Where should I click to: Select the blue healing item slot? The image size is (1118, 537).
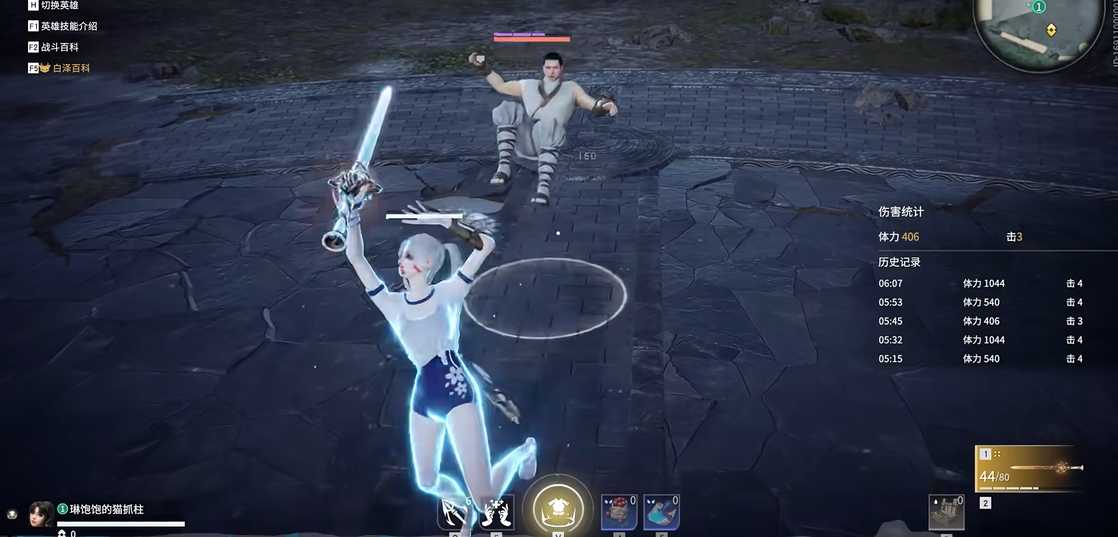click(x=660, y=512)
